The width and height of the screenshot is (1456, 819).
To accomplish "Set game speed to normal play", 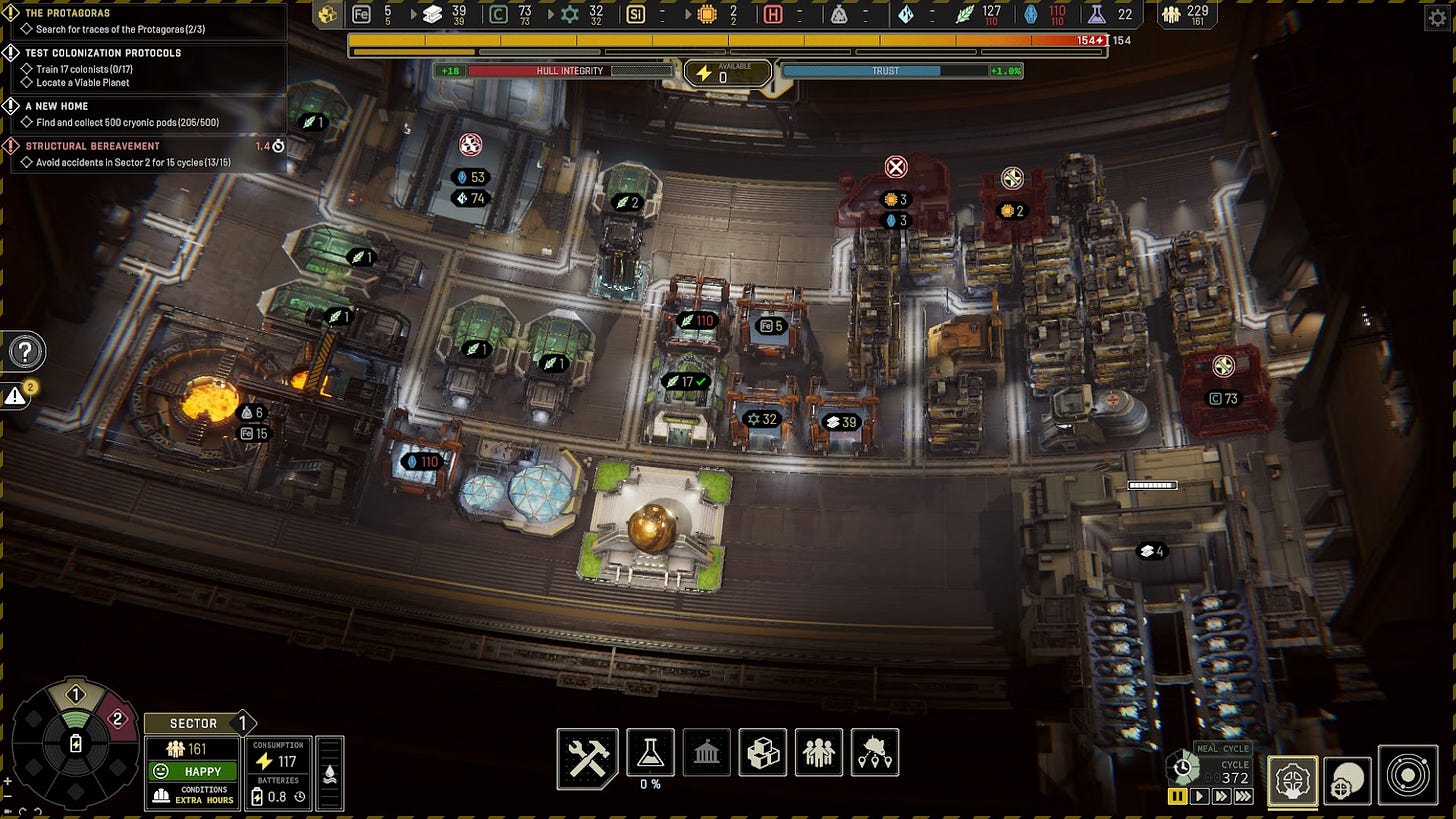I will [x=1199, y=797].
